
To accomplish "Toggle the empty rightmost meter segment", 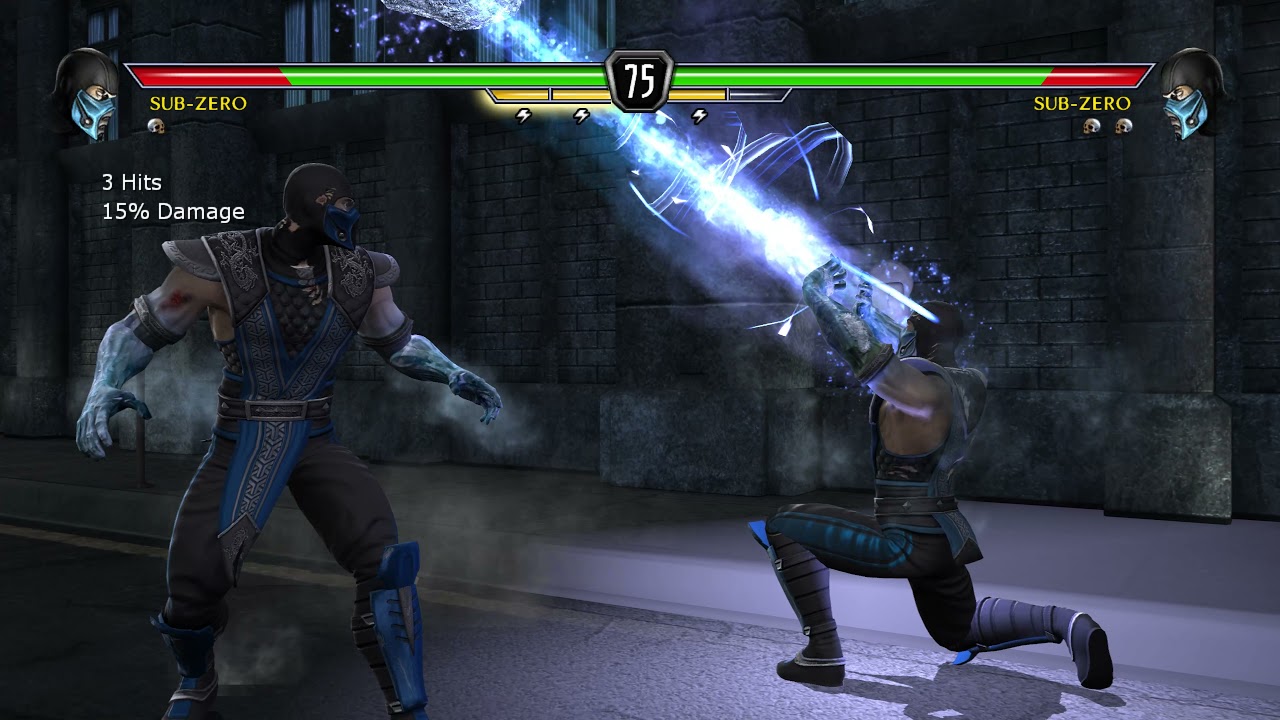I will pos(757,94).
